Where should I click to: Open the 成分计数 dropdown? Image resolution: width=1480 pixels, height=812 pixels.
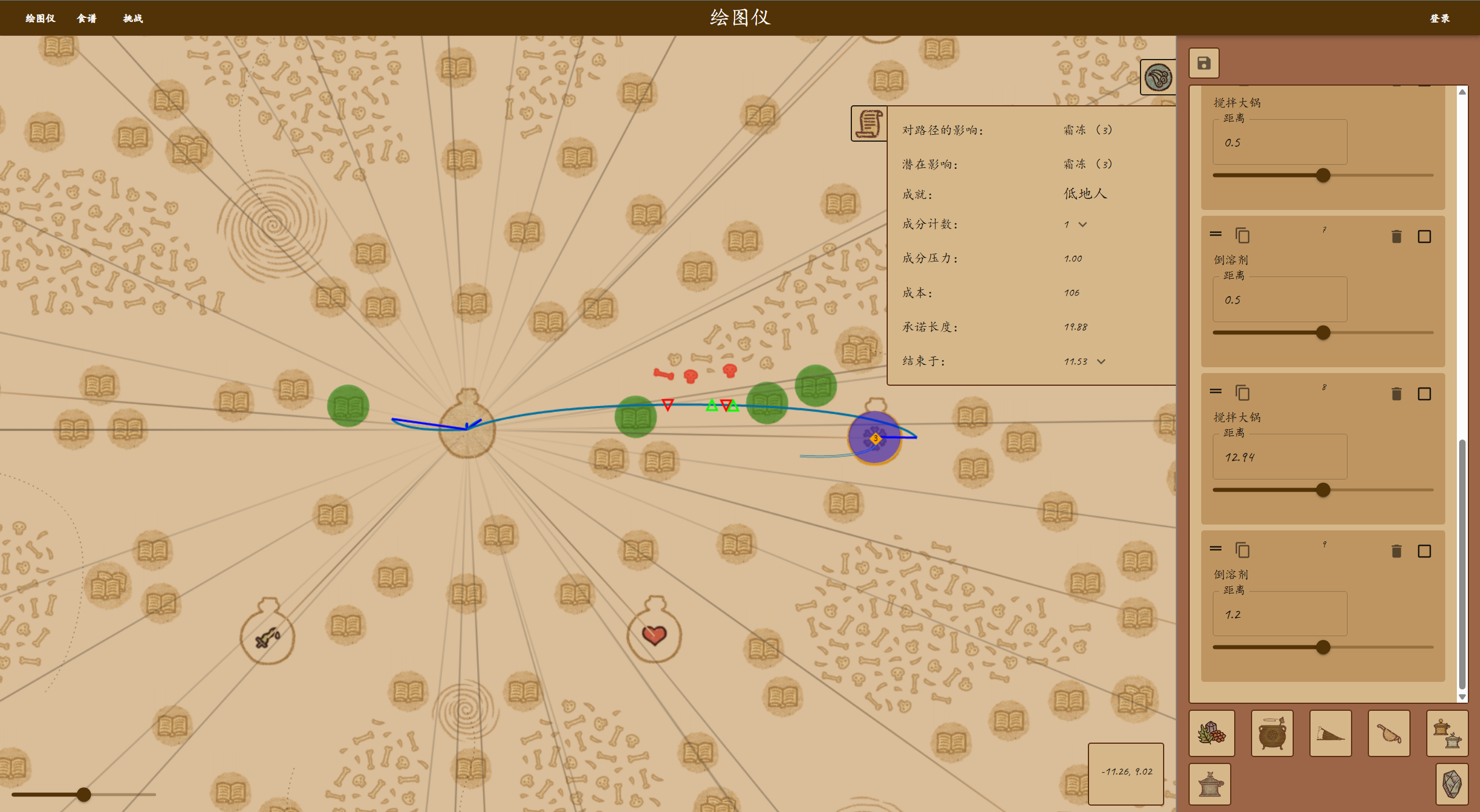pyautogui.click(x=1082, y=224)
